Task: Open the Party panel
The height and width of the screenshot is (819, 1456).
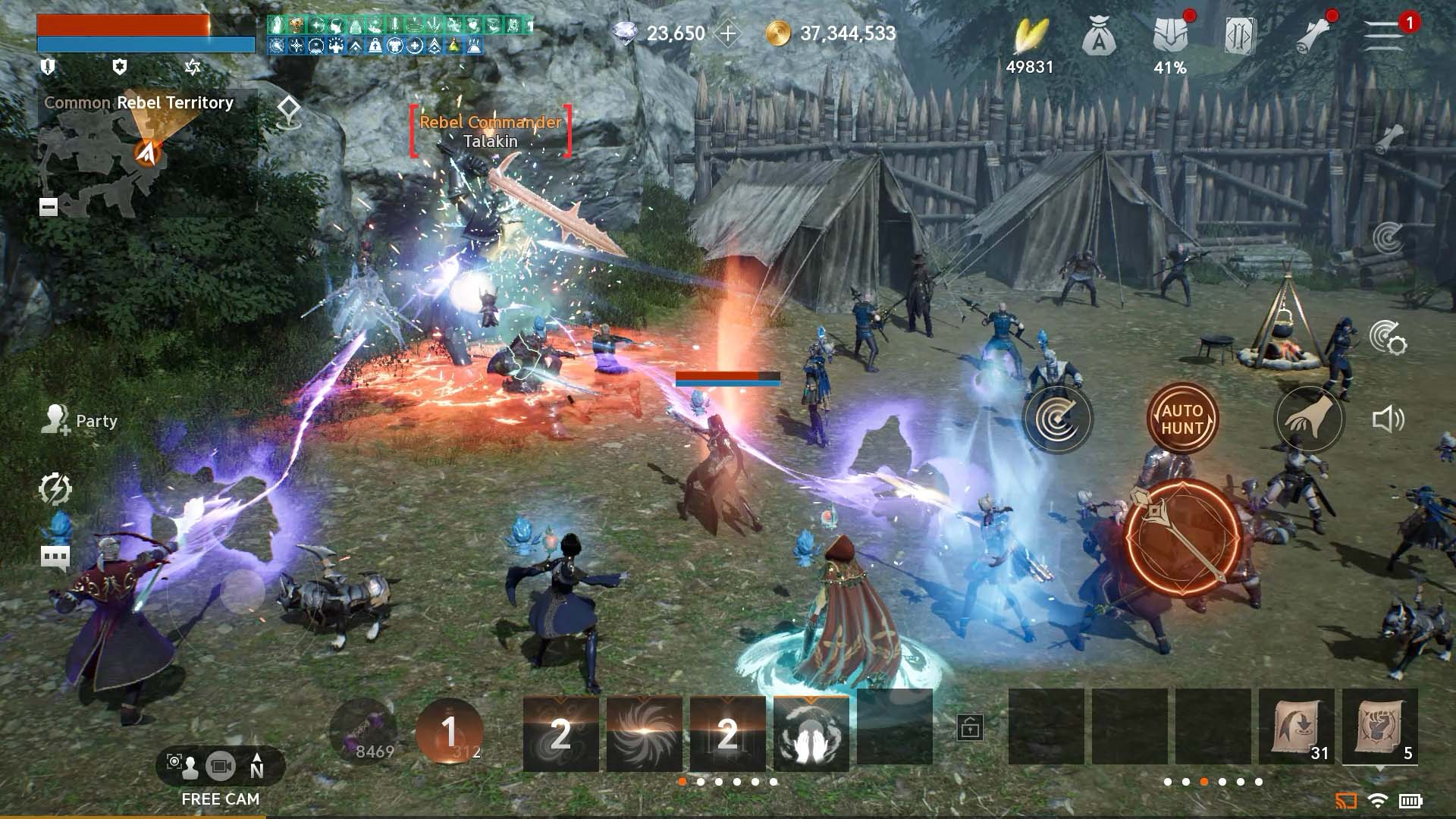Action: click(80, 420)
